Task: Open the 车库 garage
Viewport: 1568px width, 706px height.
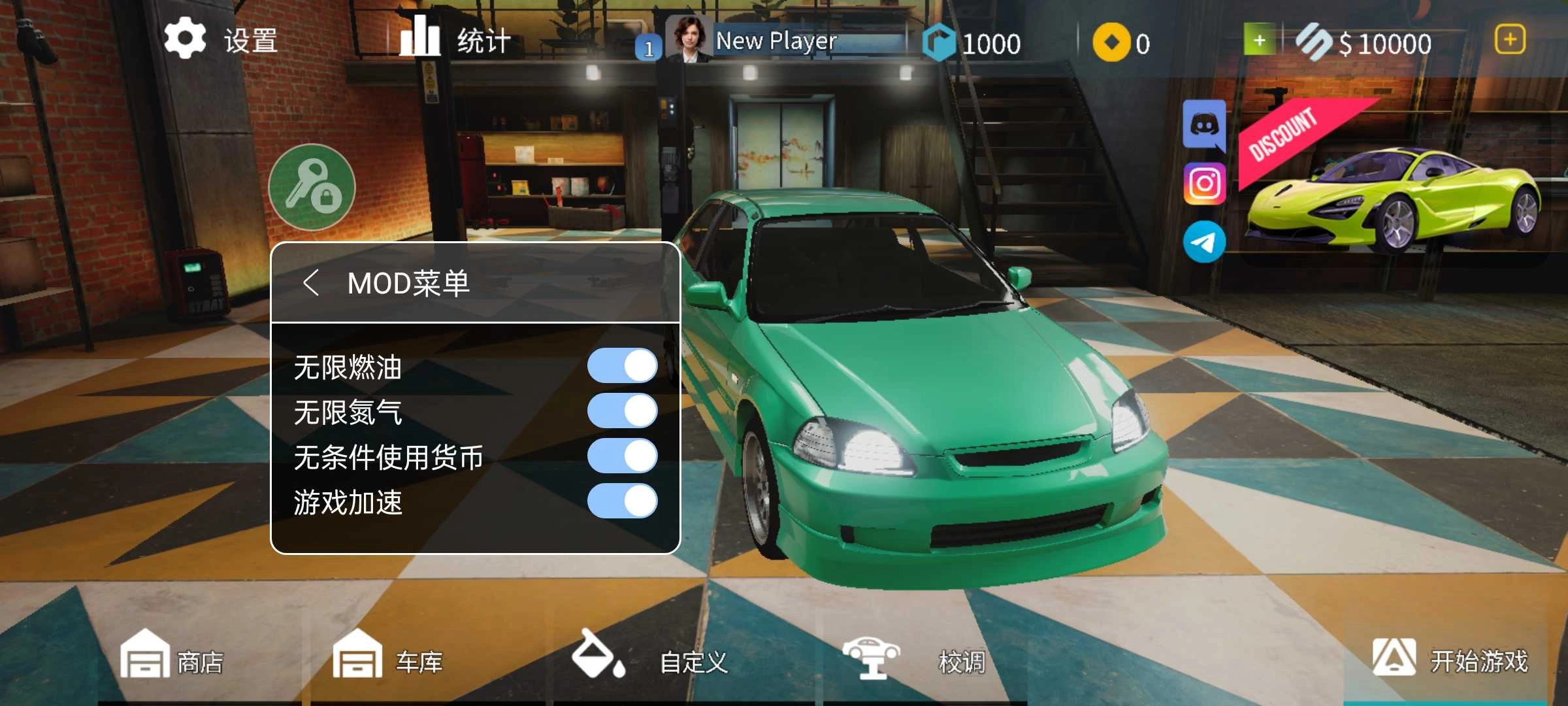Action: (387, 660)
